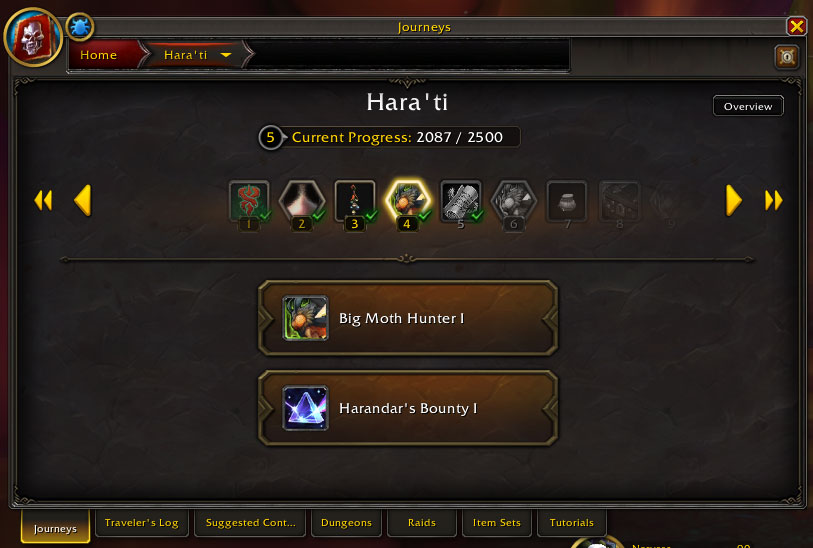Switch to the Raids tab

click(422, 523)
